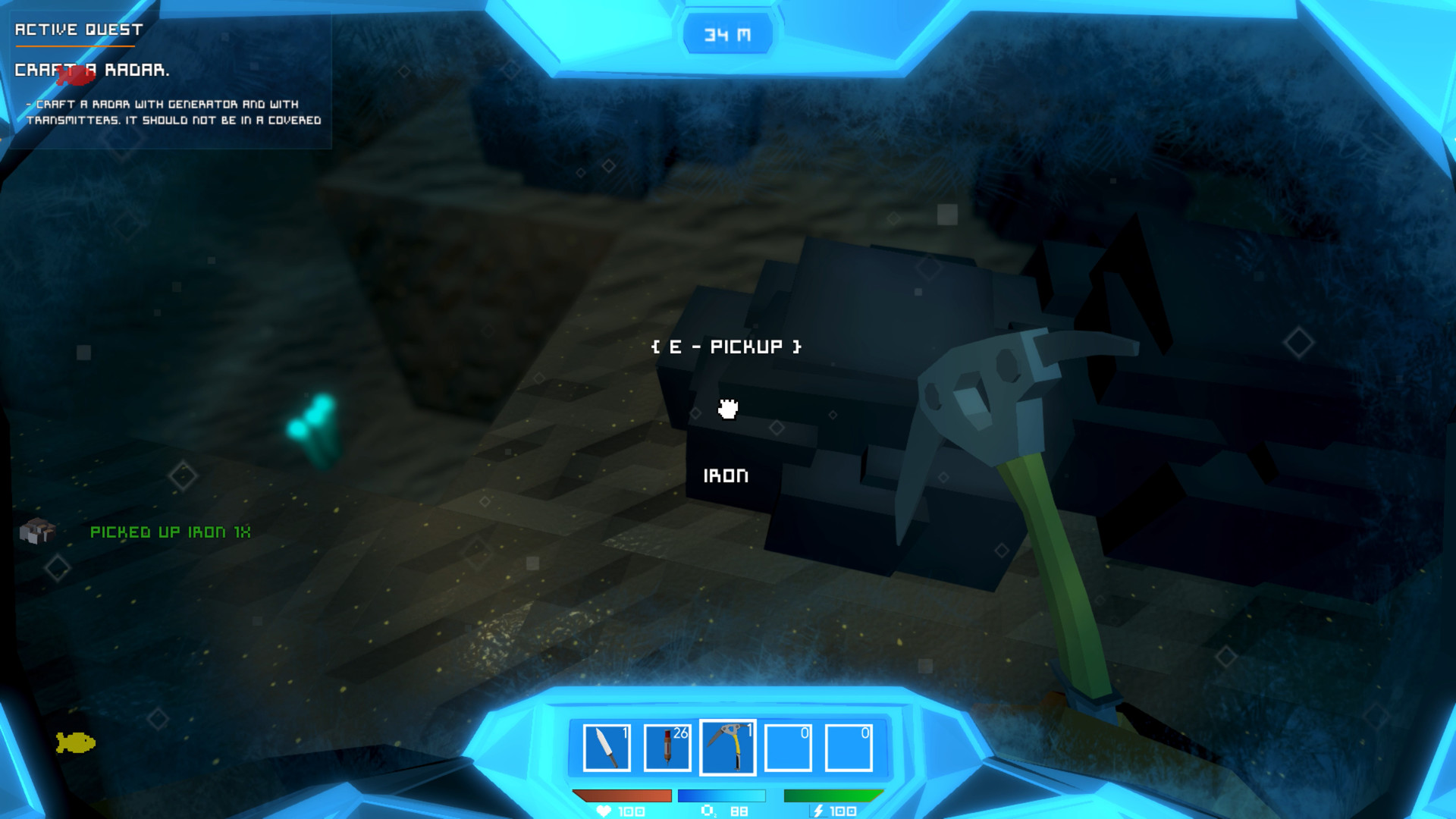Click the IRON label on the ore
Screen dimensions: 1456x819
[727, 476]
